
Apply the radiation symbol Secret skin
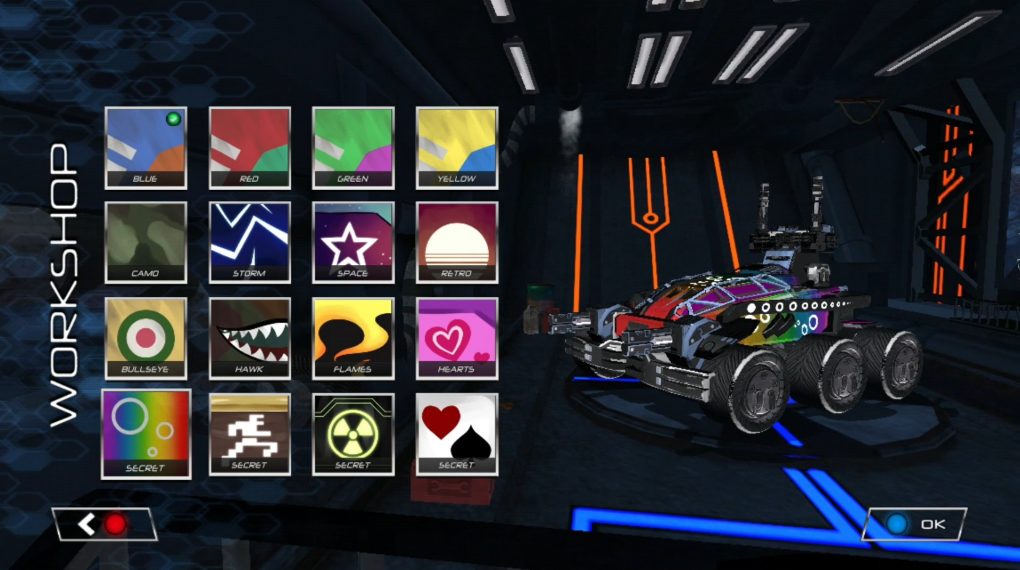point(353,433)
